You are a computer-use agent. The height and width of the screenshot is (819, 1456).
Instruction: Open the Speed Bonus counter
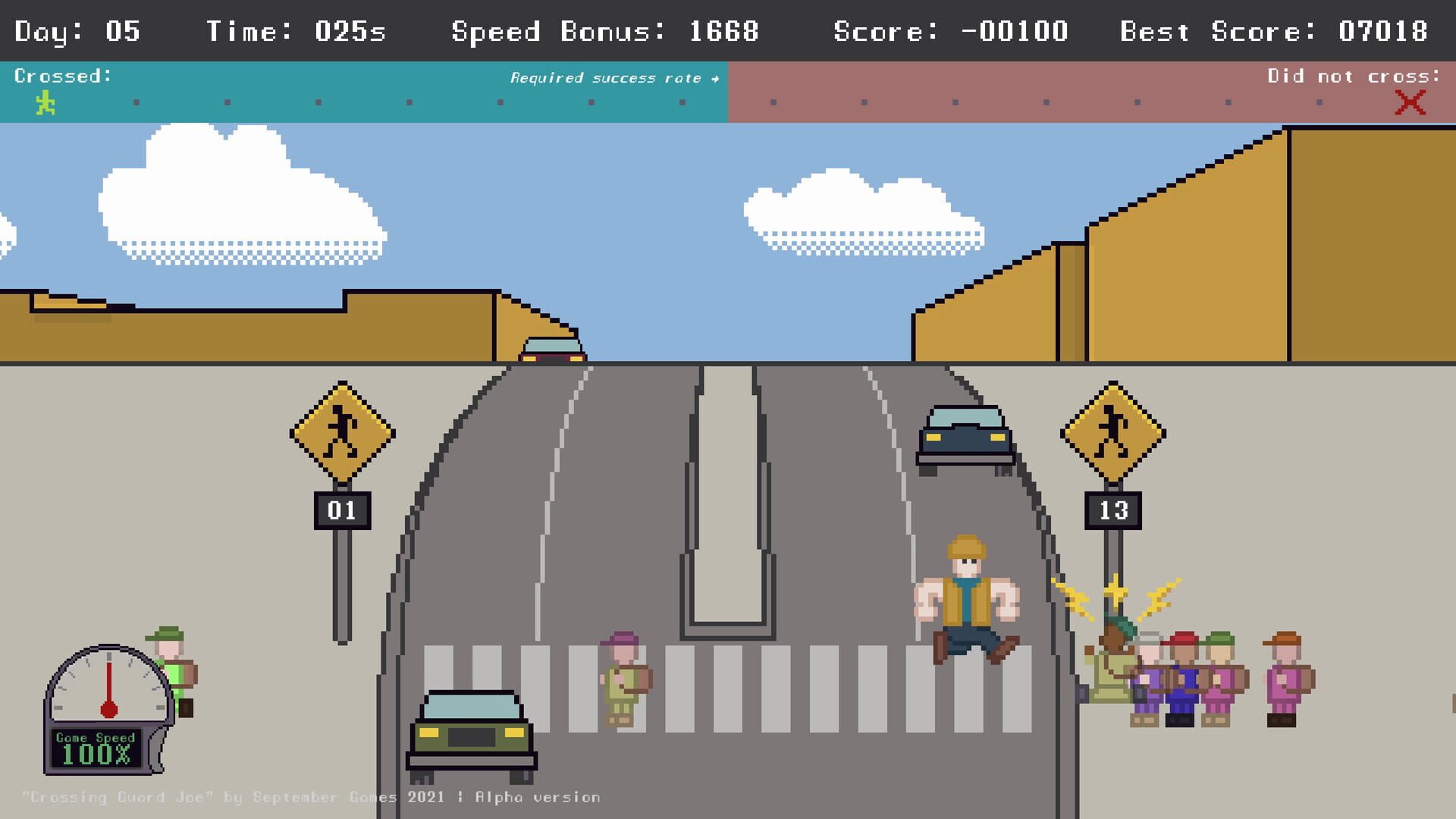(x=603, y=31)
